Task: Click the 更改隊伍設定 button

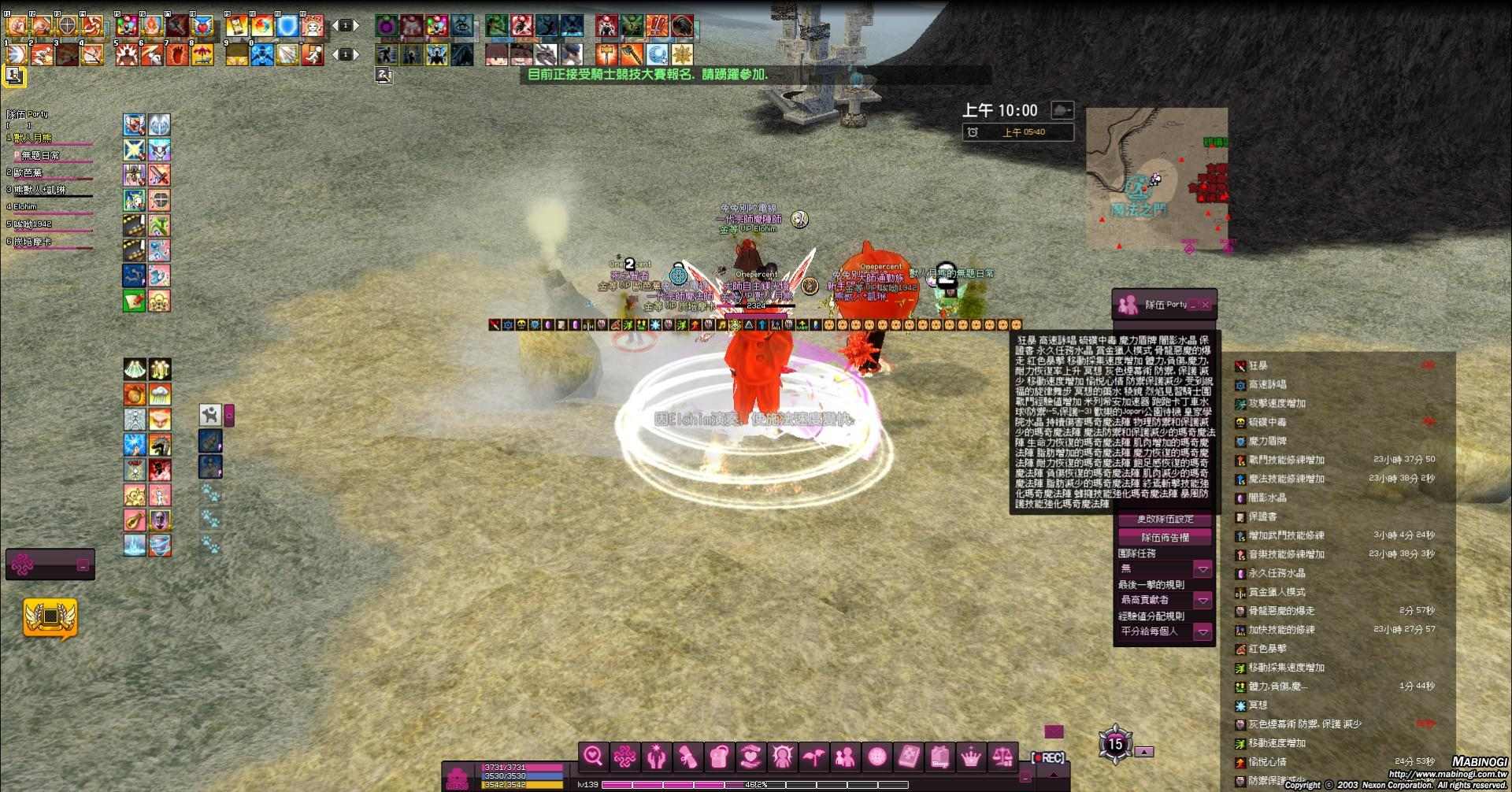Action: [x=1164, y=519]
